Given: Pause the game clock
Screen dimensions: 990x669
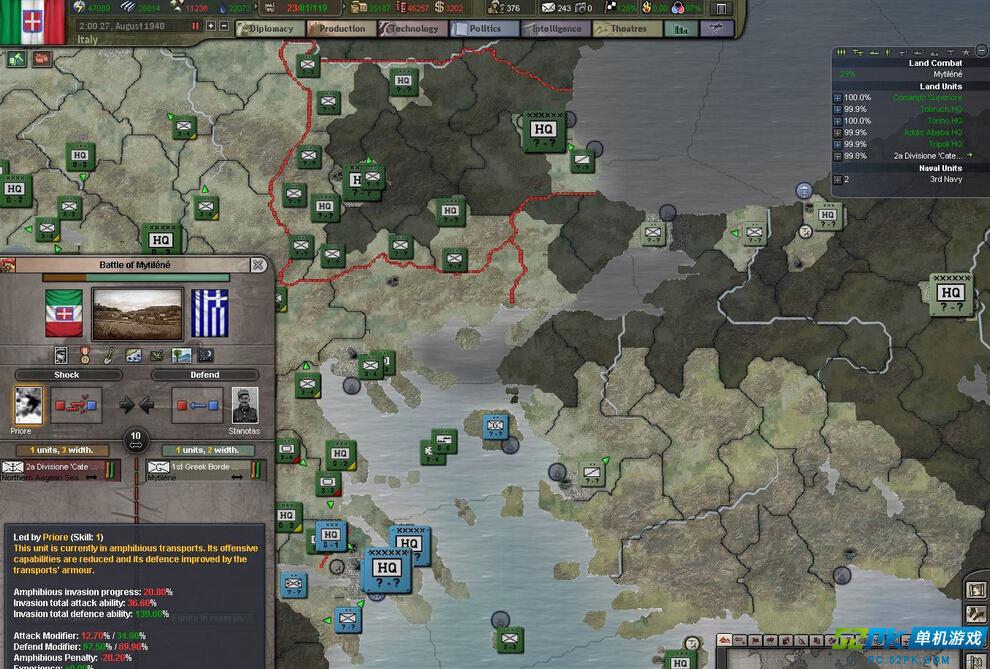Looking at the screenshot, I should tap(196, 26).
